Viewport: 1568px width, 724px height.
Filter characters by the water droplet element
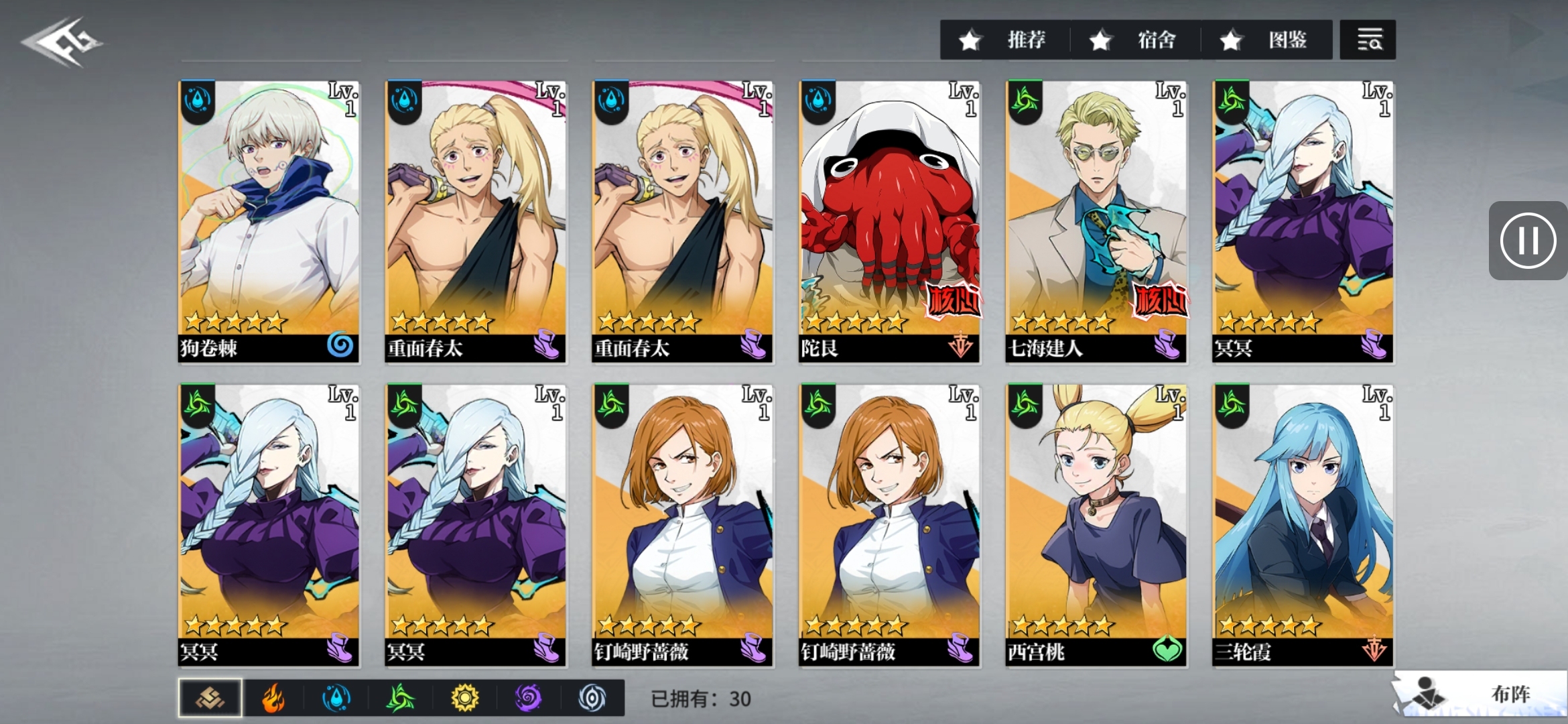point(336,698)
